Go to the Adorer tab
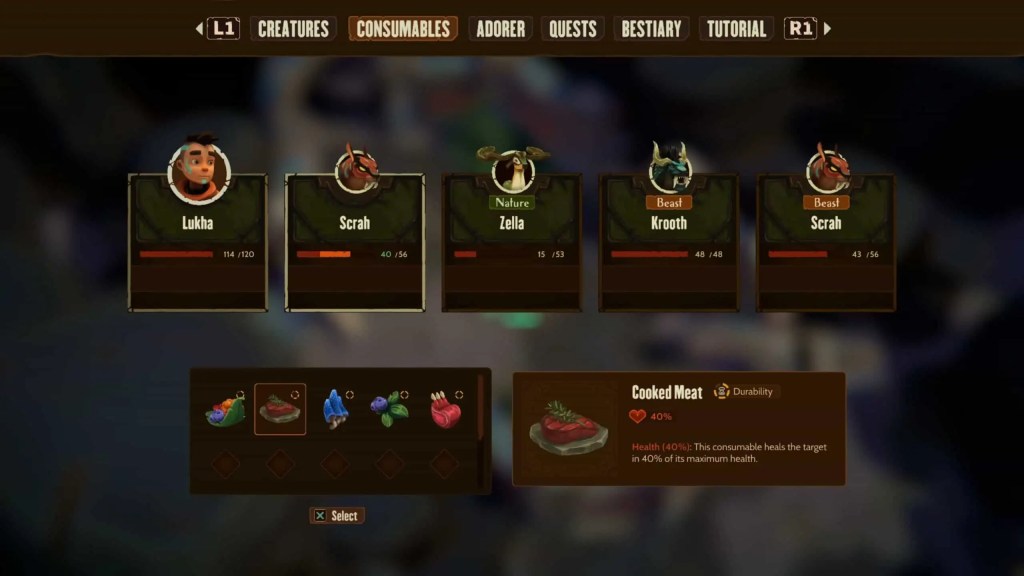The image size is (1024, 576). pyautogui.click(x=501, y=29)
